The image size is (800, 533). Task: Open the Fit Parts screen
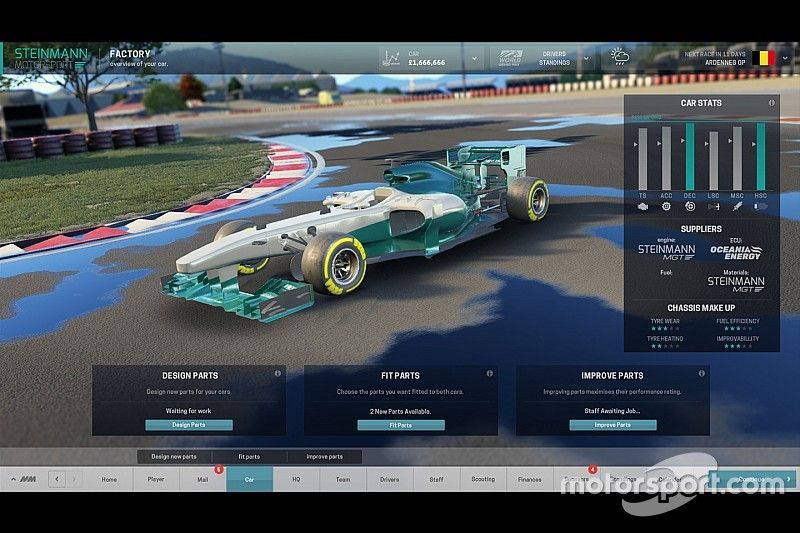[x=400, y=425]
